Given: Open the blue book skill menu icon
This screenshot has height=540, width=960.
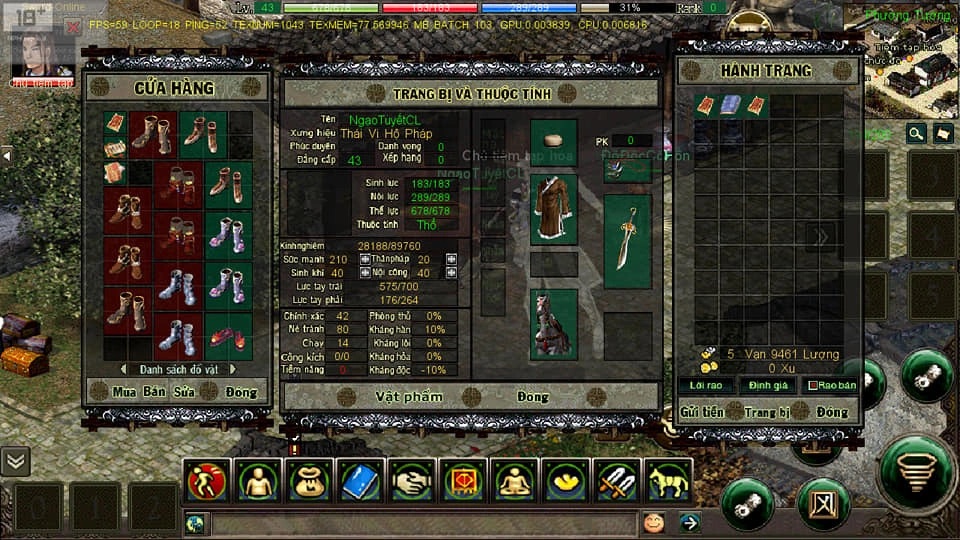Looking at the screenshot, I should [360, 481].
